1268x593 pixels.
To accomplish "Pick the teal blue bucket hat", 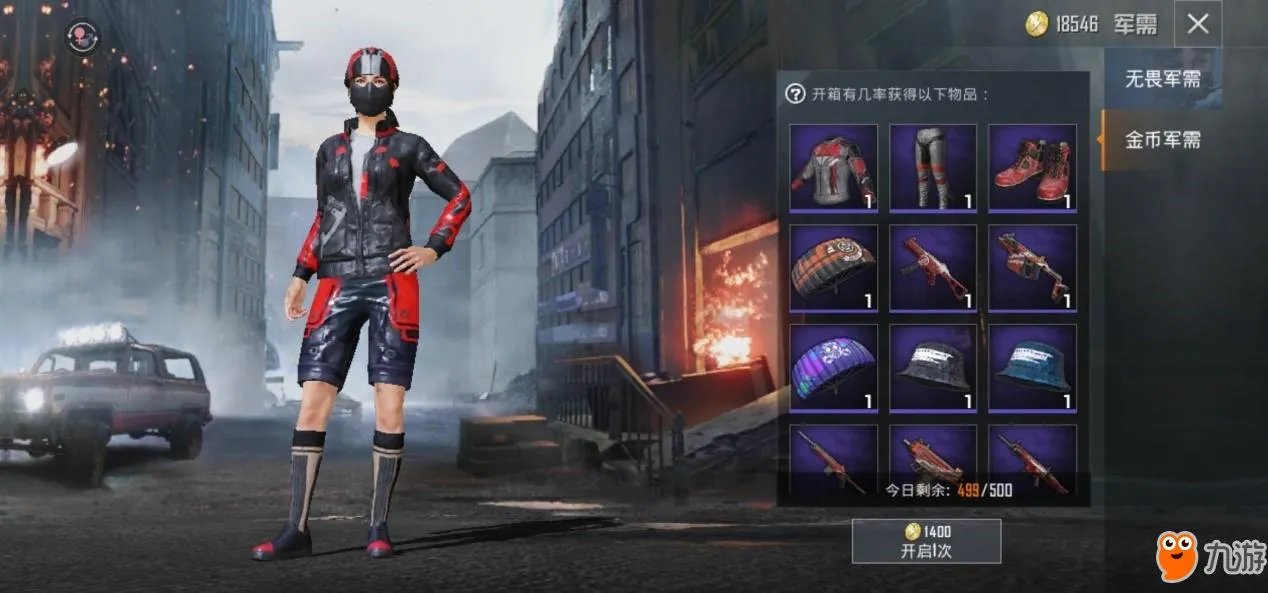I will click(x=1032, y=367).
